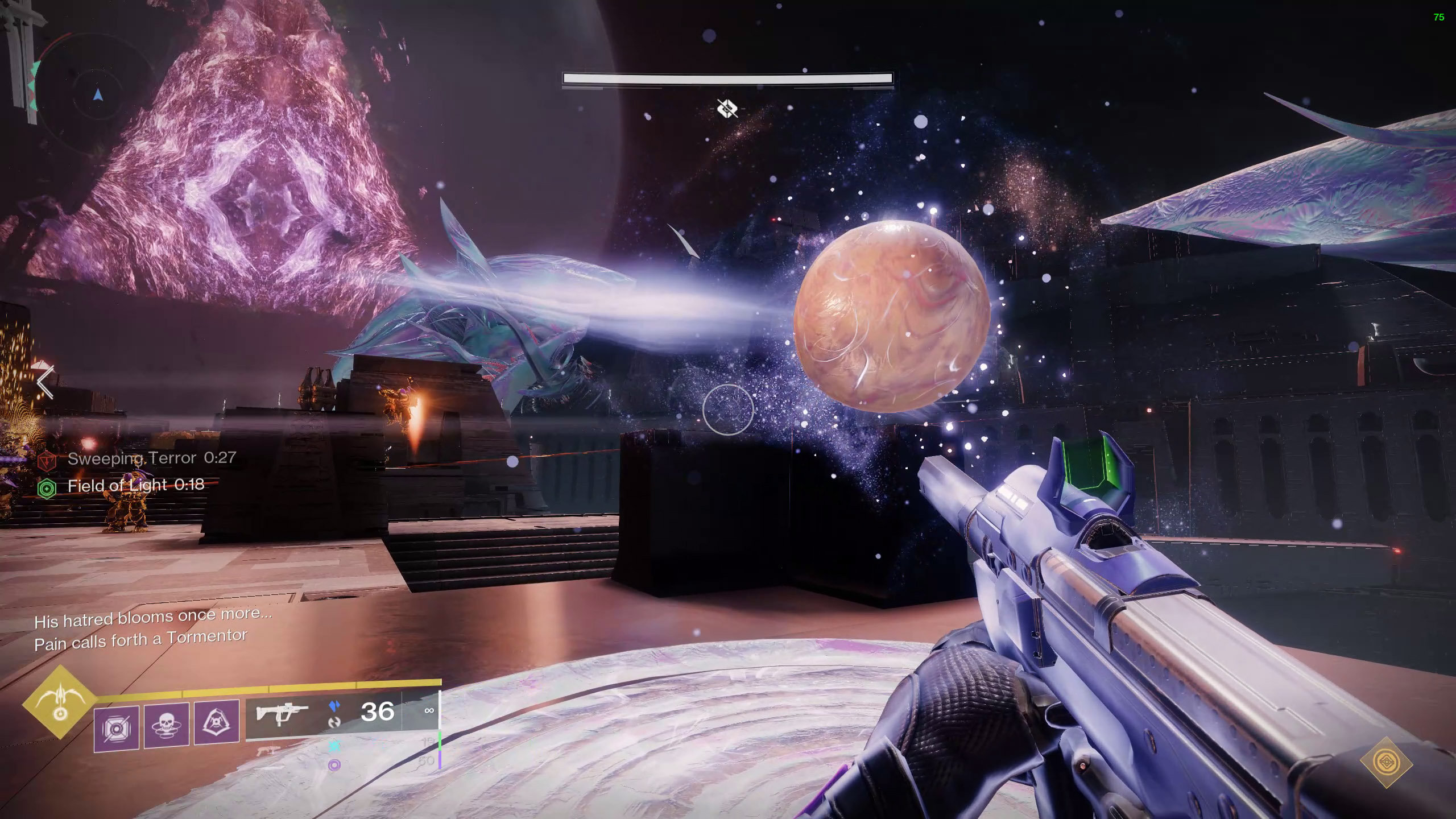Click the radar minimap
1456x819 pixels.
(98, 95)
